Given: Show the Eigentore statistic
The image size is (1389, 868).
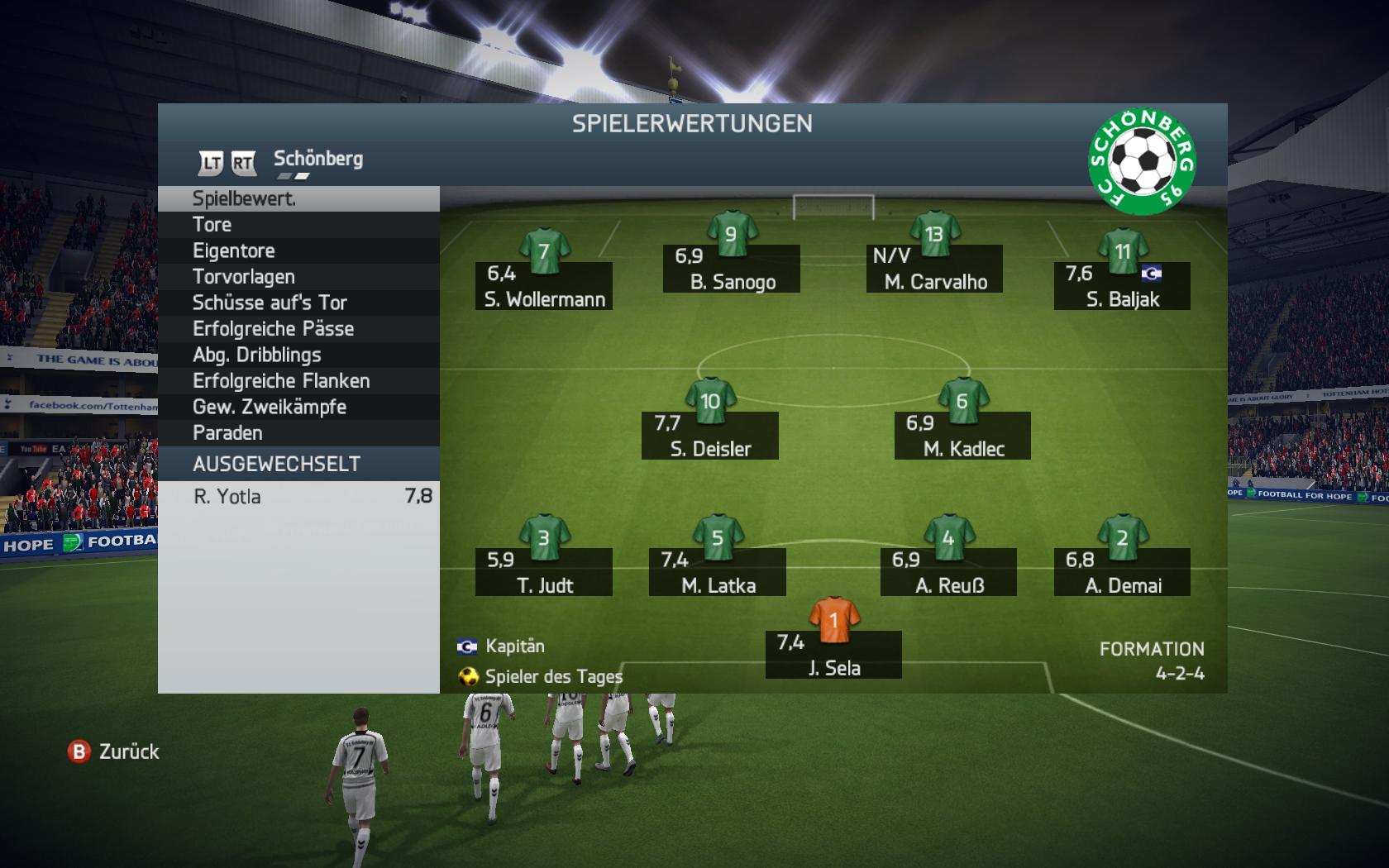Looking at the screenshot, I should coord(298,250).
